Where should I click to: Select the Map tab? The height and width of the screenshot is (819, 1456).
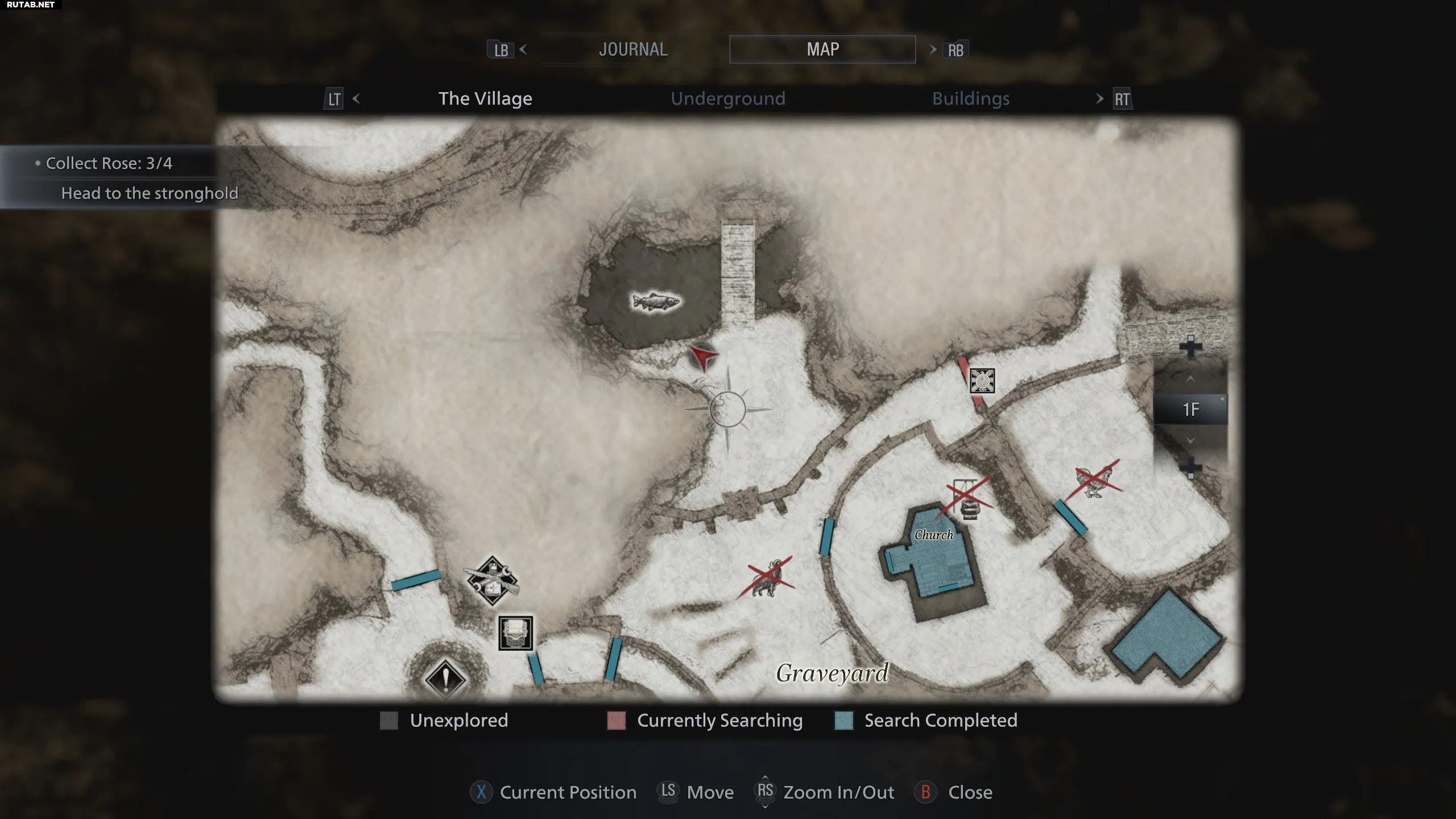[822, 49]
